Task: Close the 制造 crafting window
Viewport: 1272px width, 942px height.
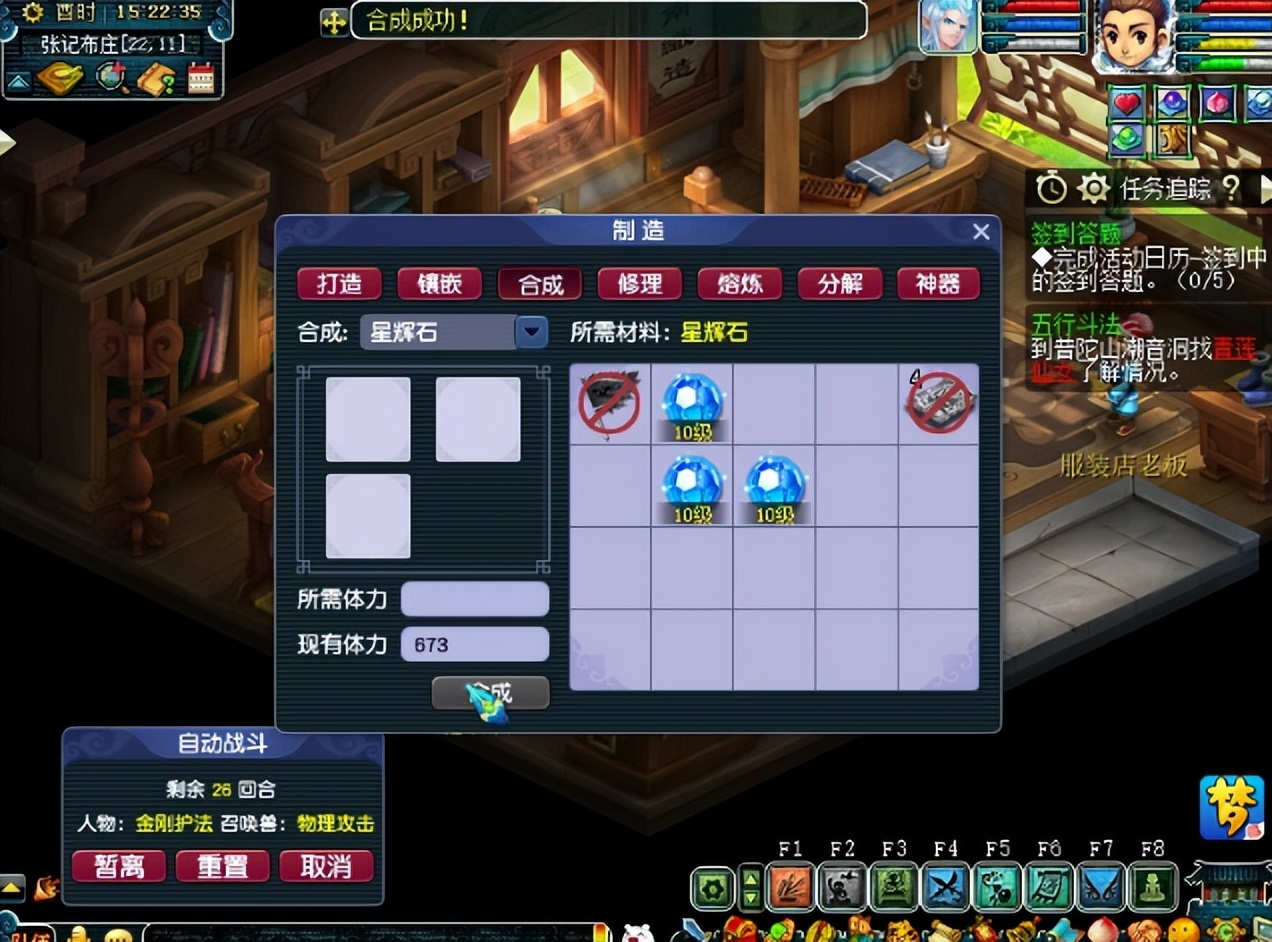Action: click(981, 232)
